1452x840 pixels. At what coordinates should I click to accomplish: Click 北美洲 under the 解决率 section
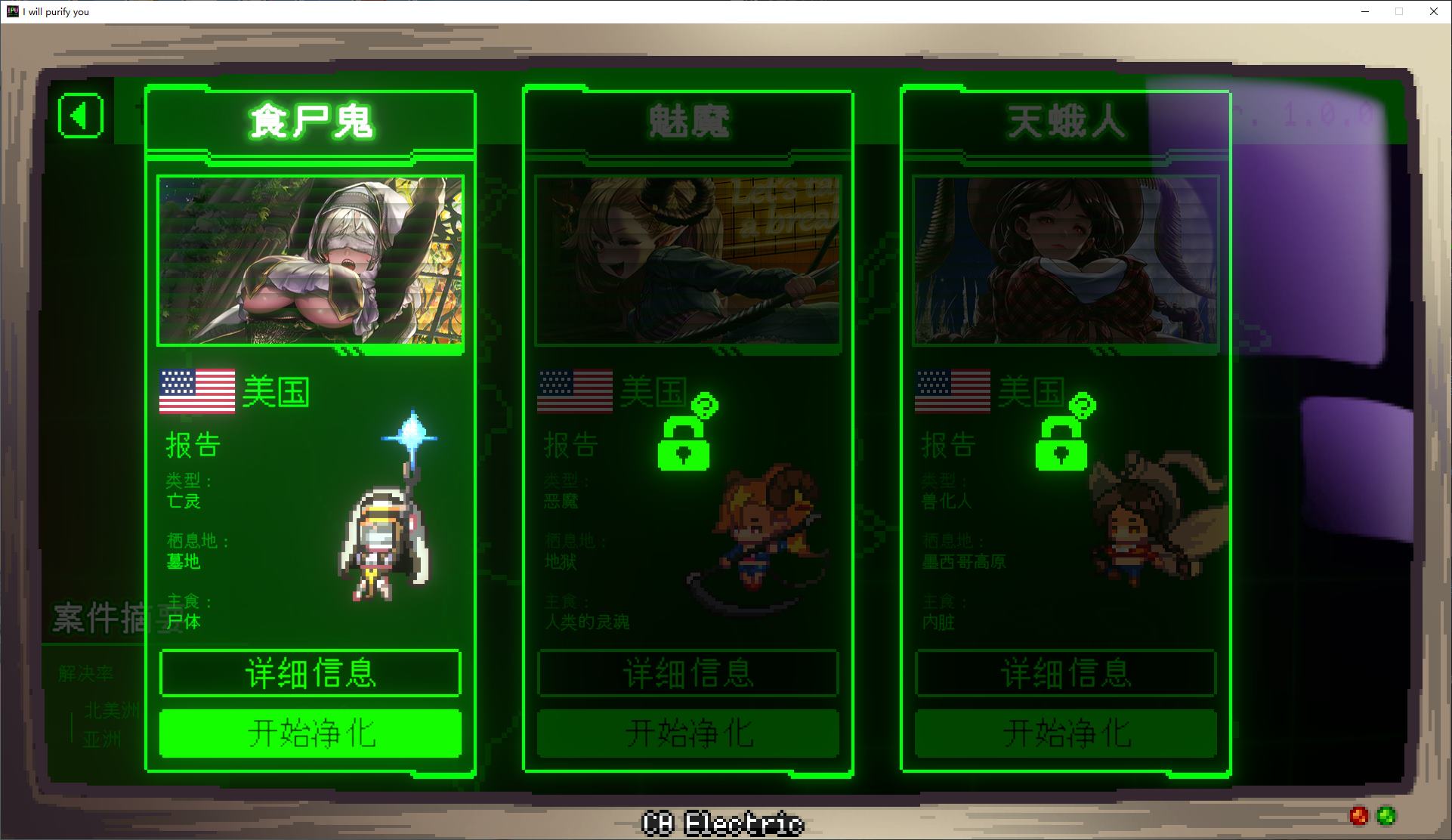tap(112, 710)
